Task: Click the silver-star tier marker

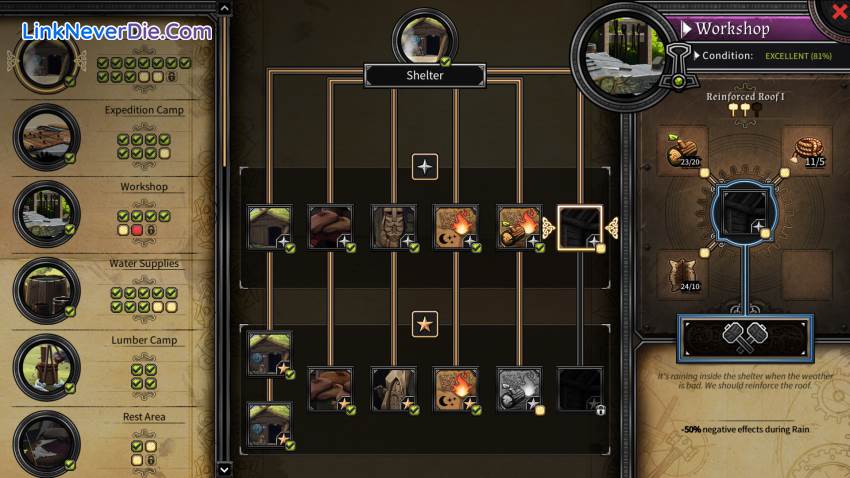Action: click(x=425, y=166)
